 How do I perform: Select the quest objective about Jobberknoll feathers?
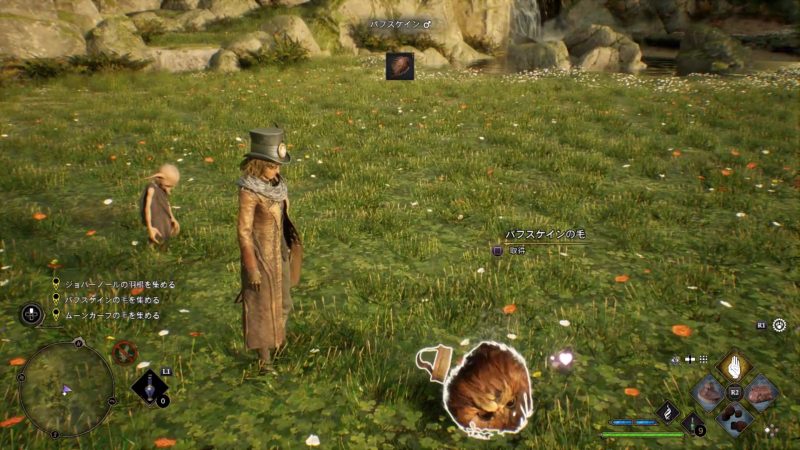[x=111, y=284]
